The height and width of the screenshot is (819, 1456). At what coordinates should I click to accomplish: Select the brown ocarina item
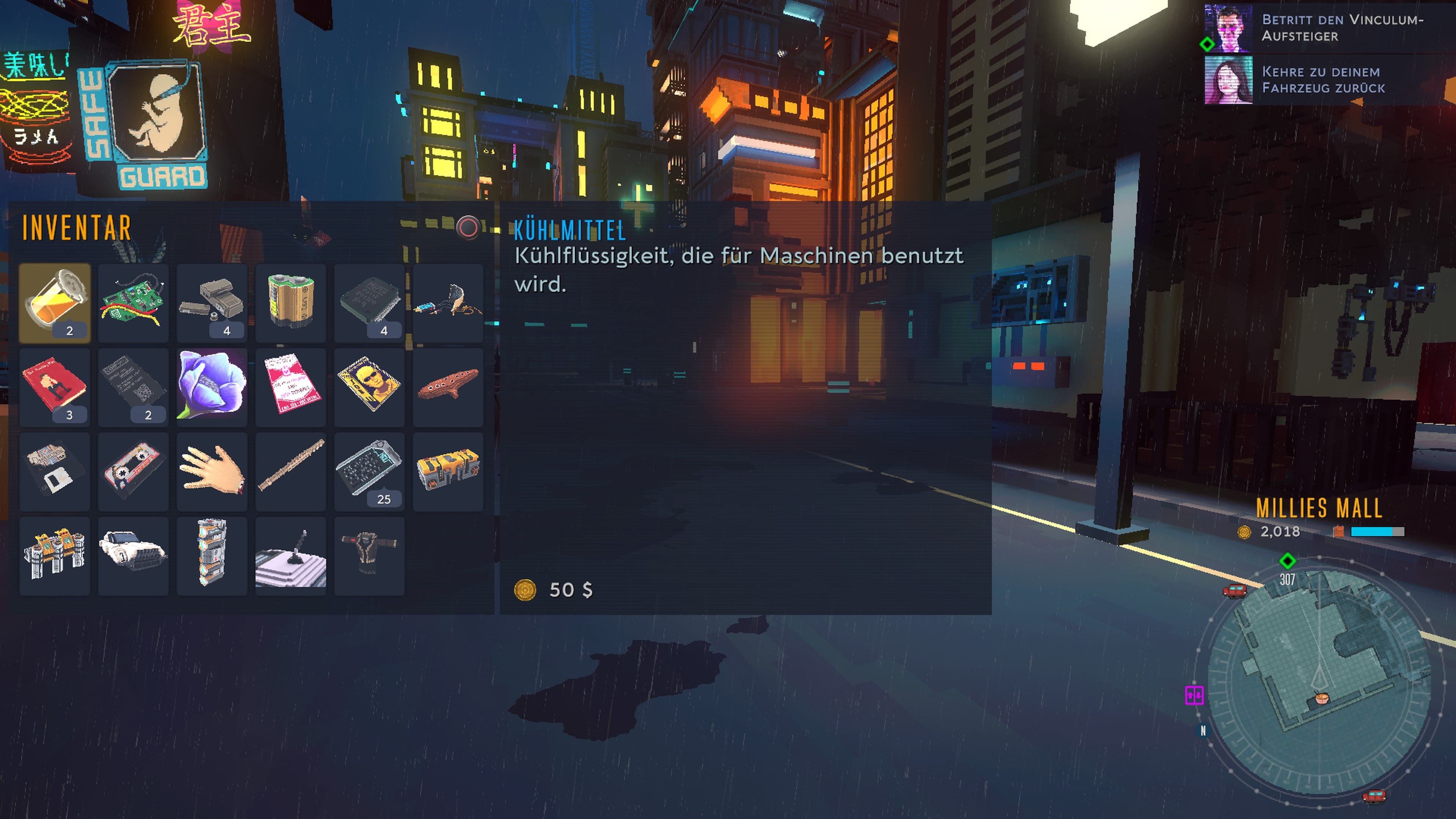448,387
